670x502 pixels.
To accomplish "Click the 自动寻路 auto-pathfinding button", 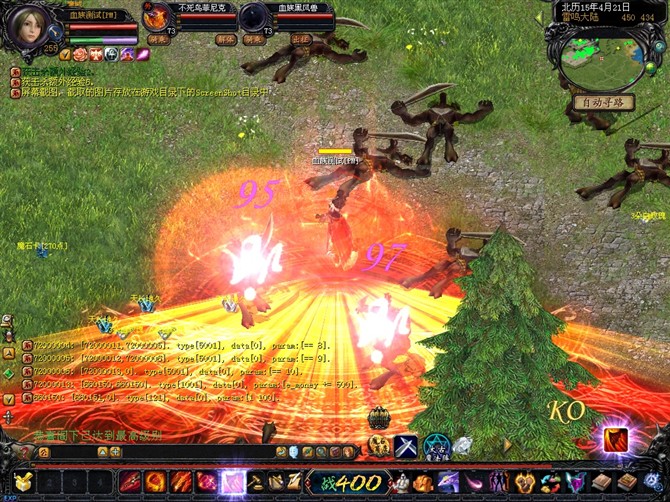I will pyautogui.click(x=603, y=103).
